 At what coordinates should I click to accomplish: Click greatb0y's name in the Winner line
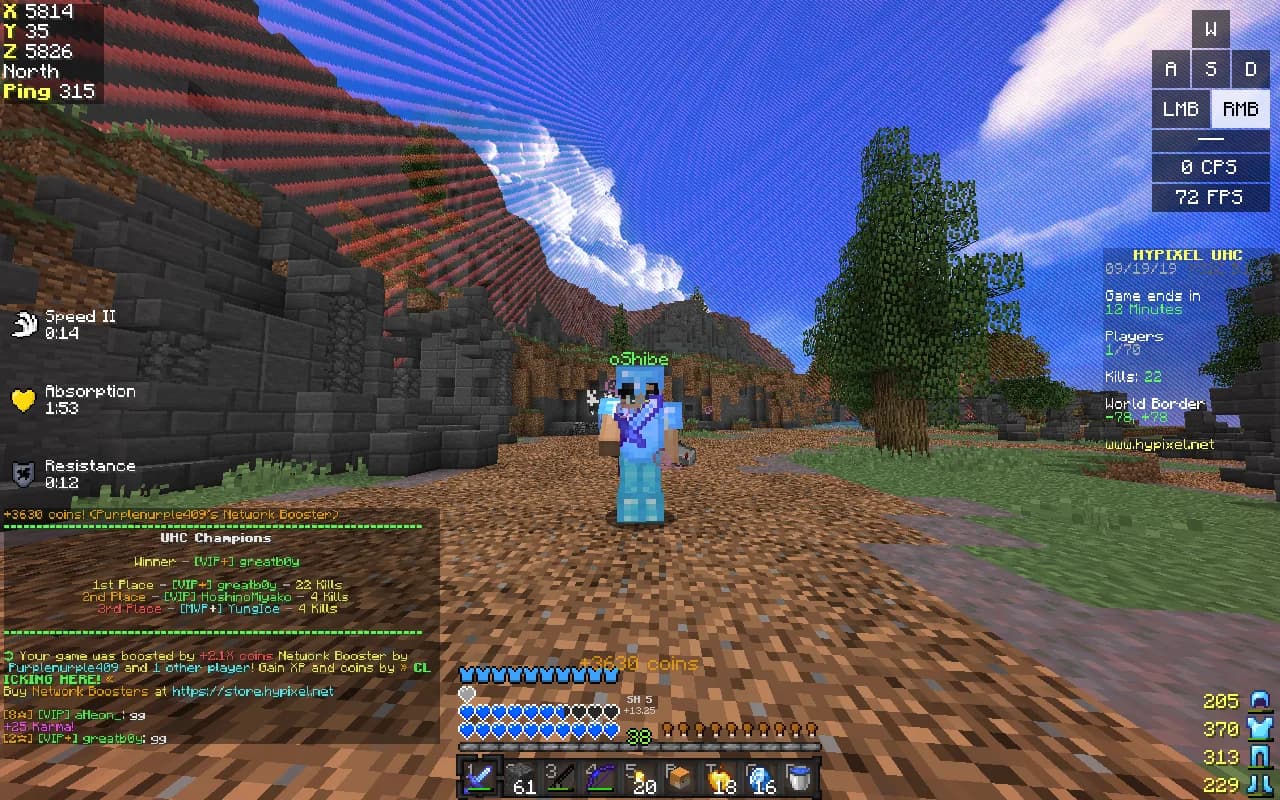[268, 561]
